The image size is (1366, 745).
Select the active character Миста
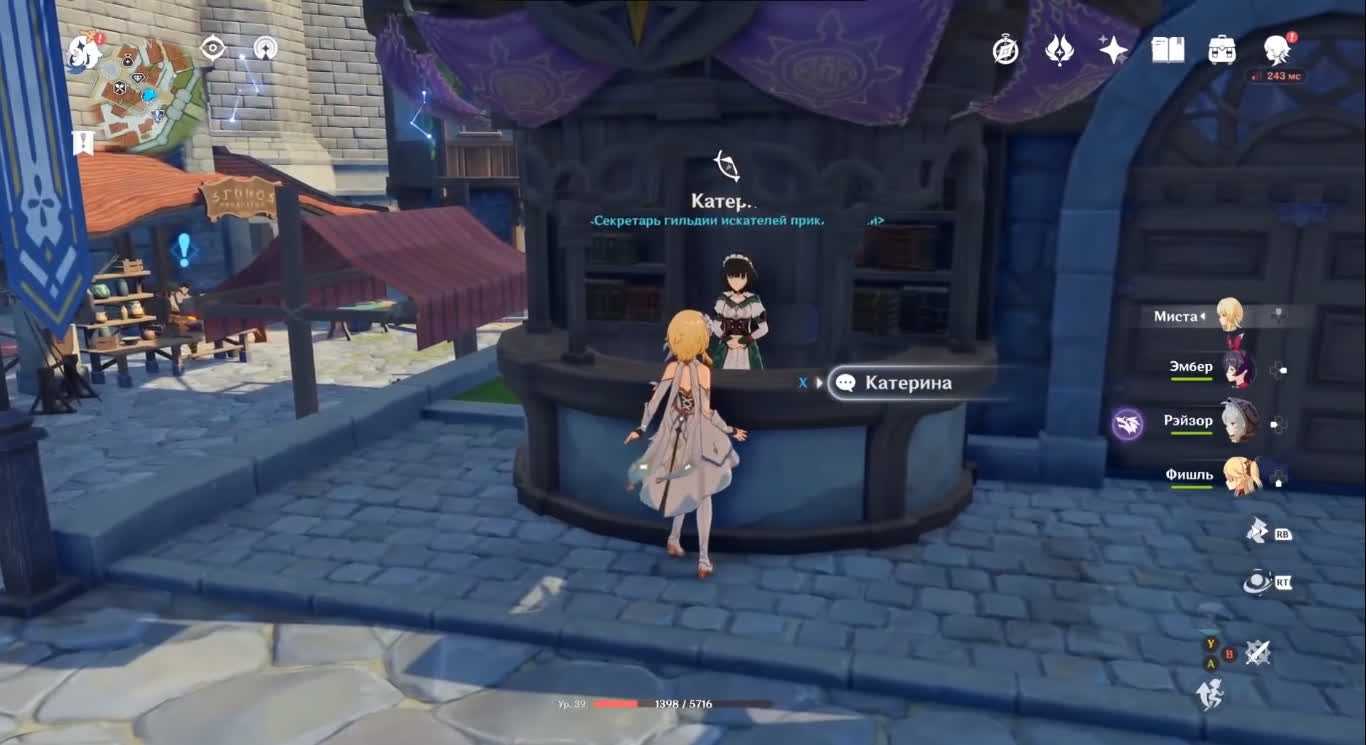point(1229,316)
